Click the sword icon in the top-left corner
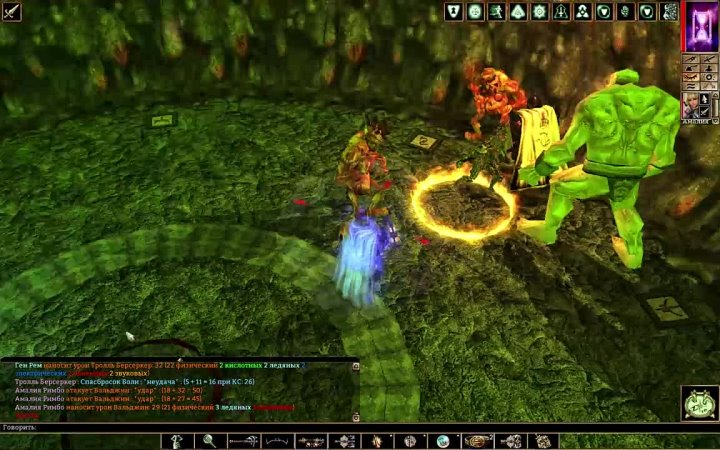 [x=11, y=11]
